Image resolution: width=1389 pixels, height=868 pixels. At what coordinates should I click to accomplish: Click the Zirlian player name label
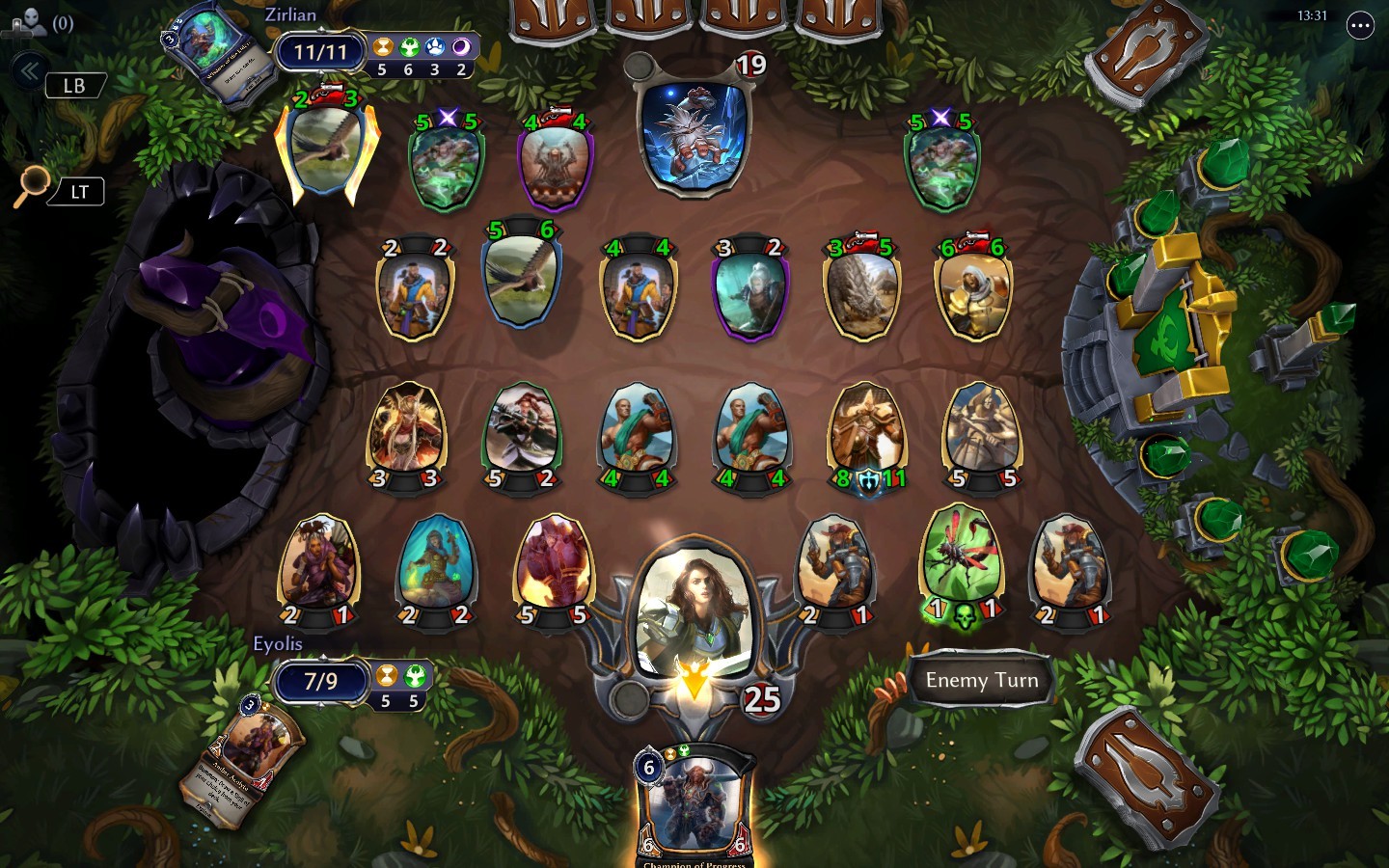(x=289, y=14)
